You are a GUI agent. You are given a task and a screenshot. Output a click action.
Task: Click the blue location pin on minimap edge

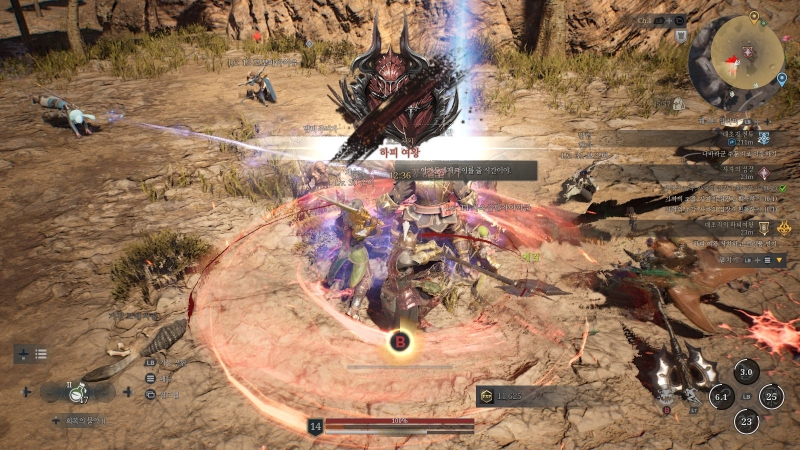pos(781,77)
